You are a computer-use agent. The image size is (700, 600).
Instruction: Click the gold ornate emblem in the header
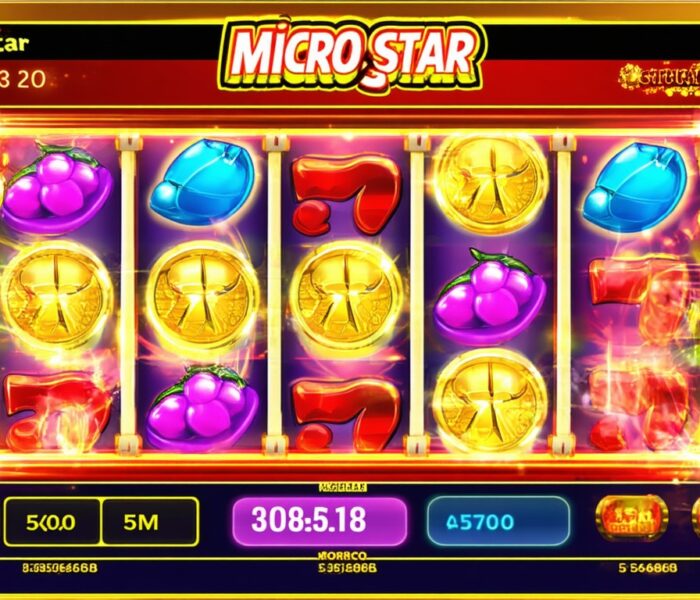[658, 76]
